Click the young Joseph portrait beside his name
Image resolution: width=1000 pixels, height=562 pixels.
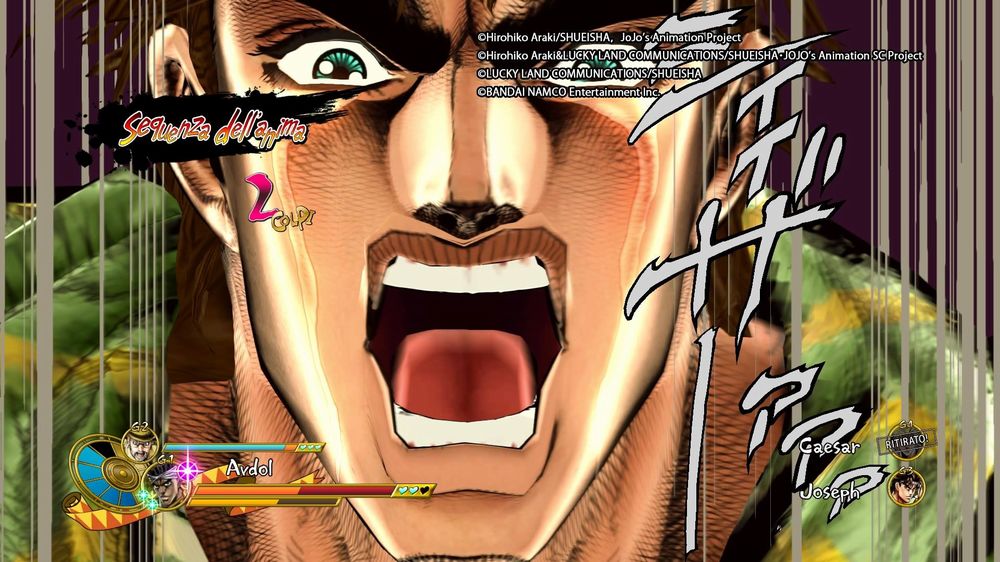[906, 486]
